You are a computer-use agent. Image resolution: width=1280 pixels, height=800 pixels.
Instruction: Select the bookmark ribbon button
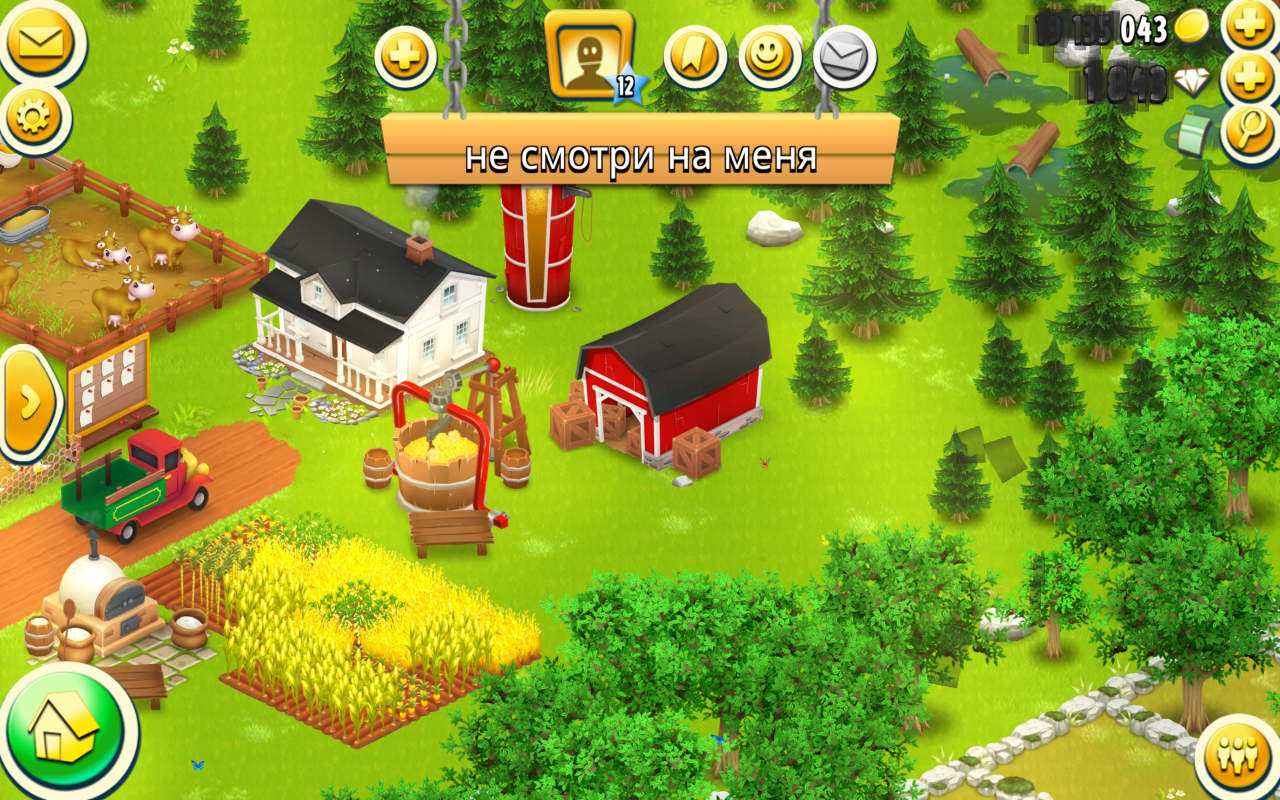695,56
